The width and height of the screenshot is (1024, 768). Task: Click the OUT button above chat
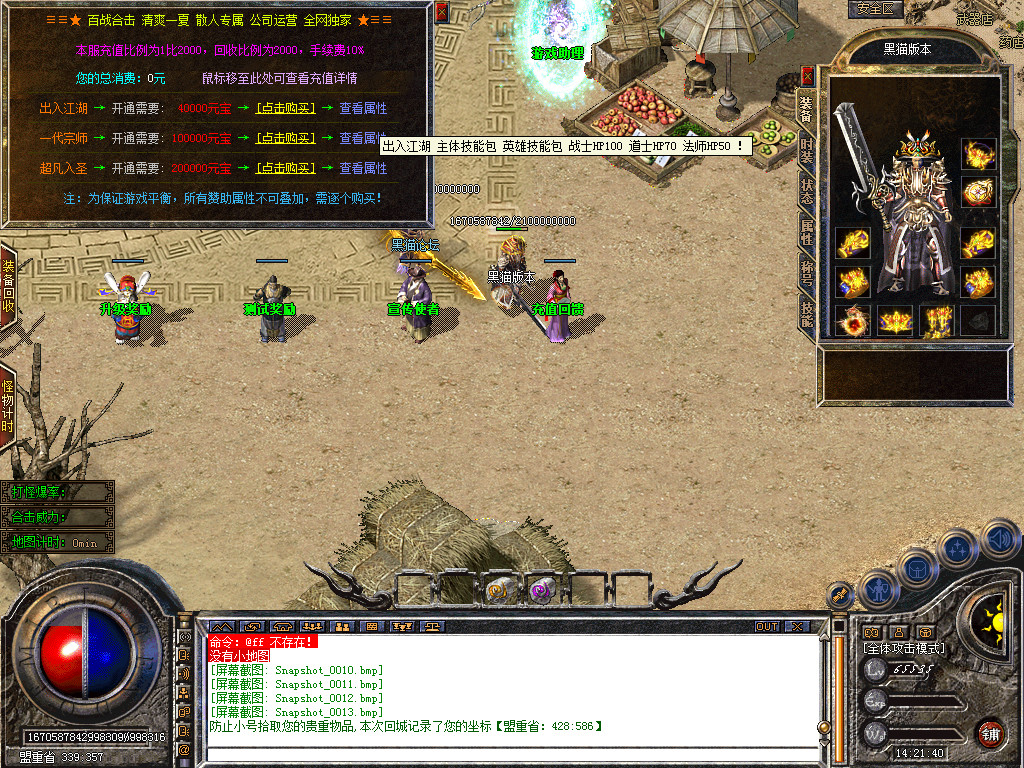pos(767,626)
